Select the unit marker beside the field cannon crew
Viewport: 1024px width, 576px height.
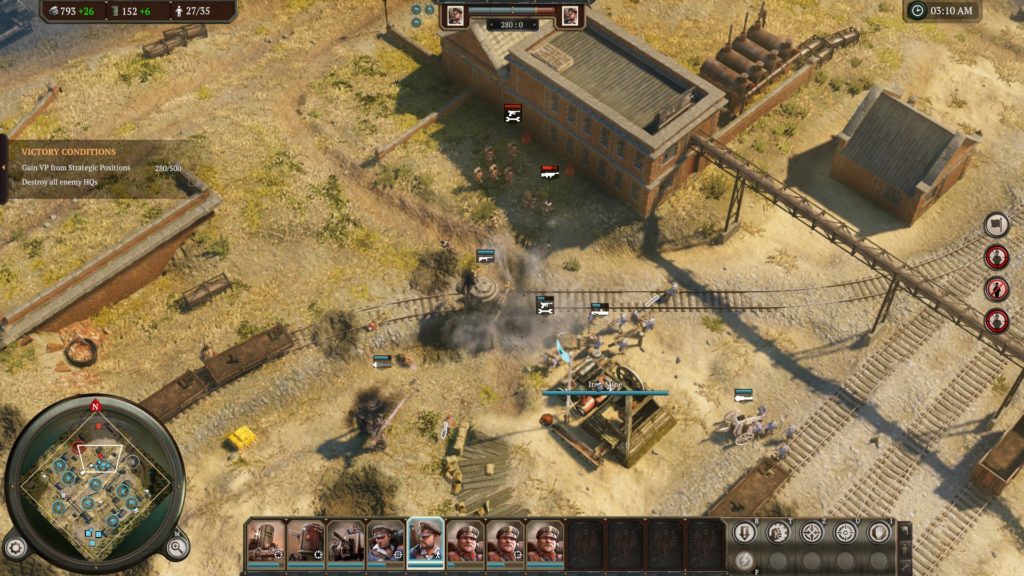[743, 395]
